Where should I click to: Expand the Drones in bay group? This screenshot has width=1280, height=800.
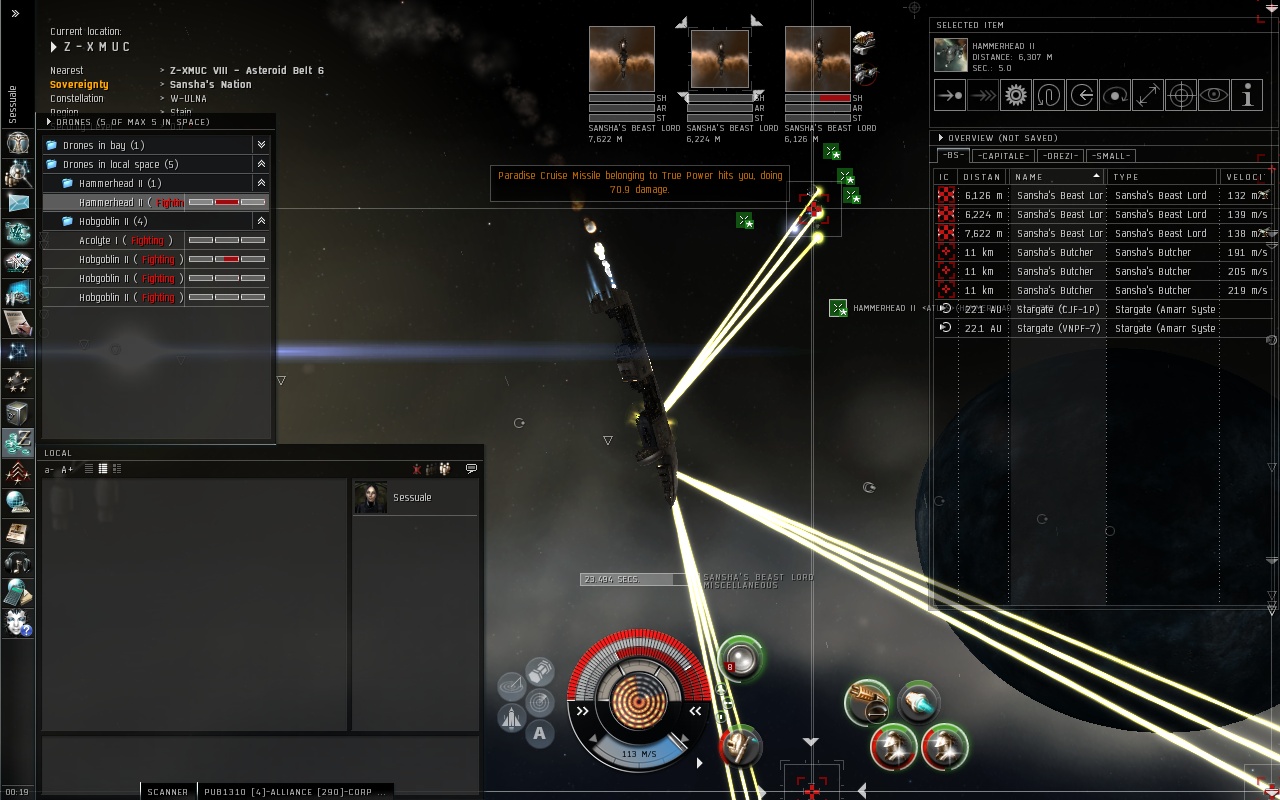(261, 145)
